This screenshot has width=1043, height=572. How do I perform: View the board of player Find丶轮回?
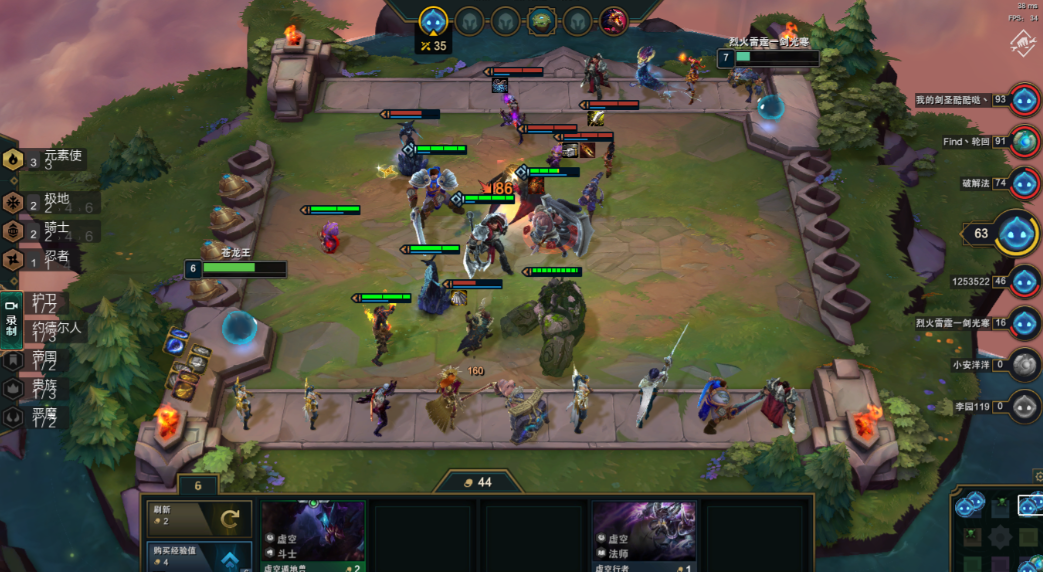click(1023, 142)
